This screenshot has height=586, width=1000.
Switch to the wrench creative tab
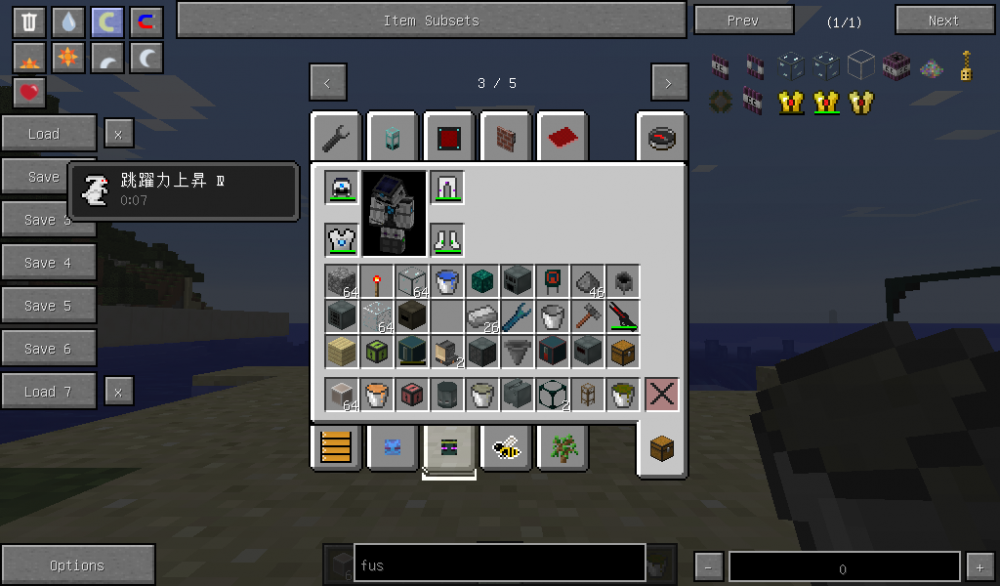[x=336, y=137]
